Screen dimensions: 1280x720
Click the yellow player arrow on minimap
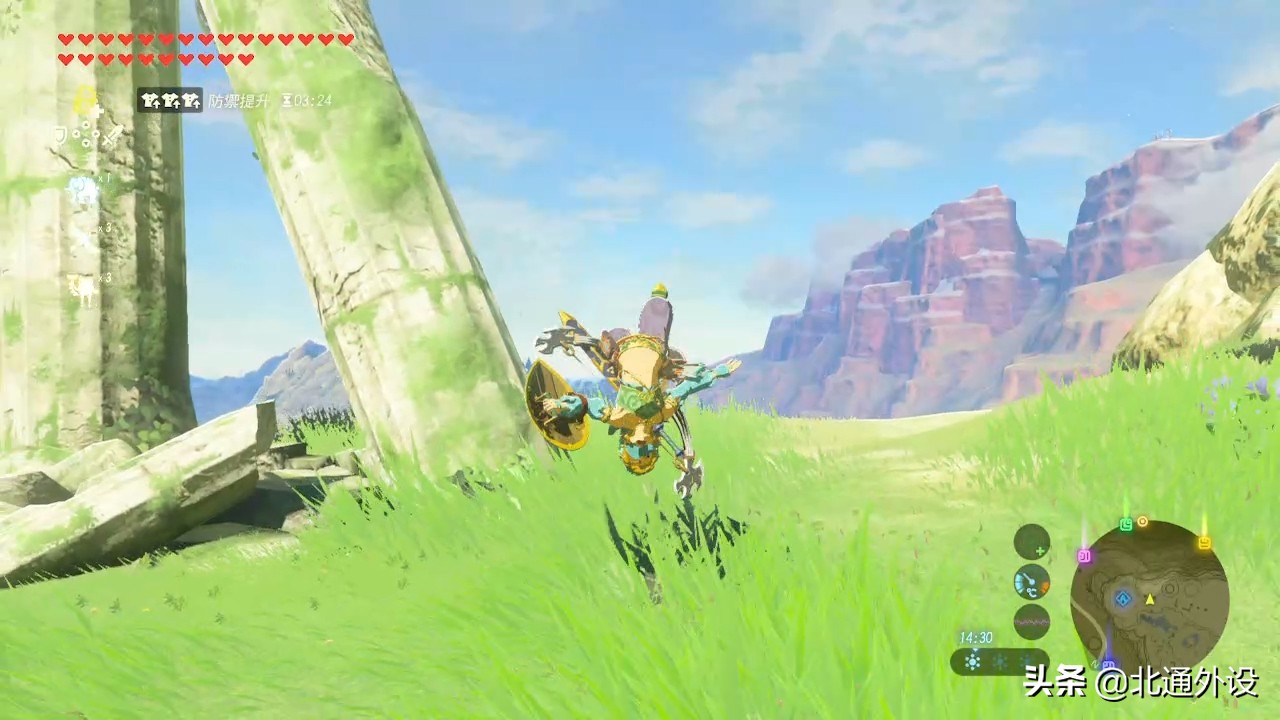(x=1150, y=598)
